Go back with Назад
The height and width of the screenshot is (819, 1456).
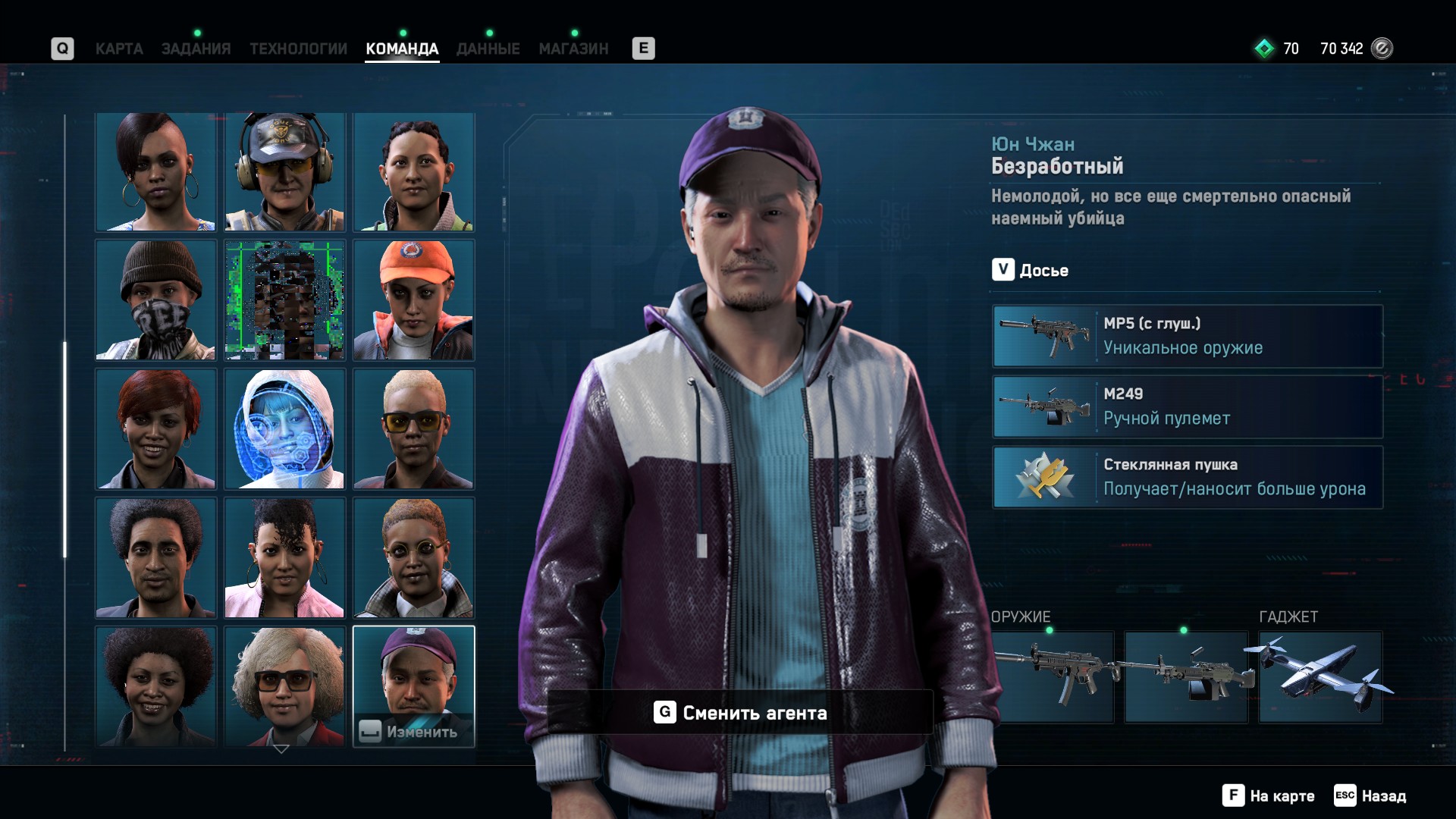pos(1370,795)
